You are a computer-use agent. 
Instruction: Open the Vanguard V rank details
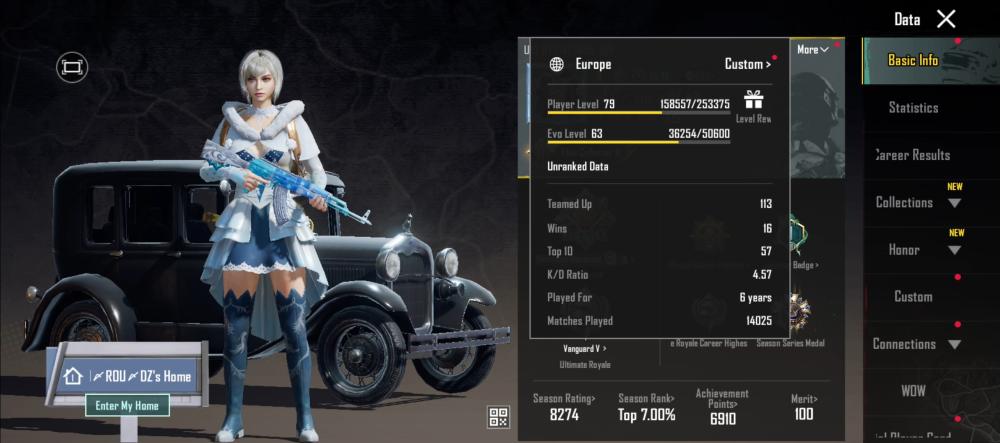coord(584,348)
